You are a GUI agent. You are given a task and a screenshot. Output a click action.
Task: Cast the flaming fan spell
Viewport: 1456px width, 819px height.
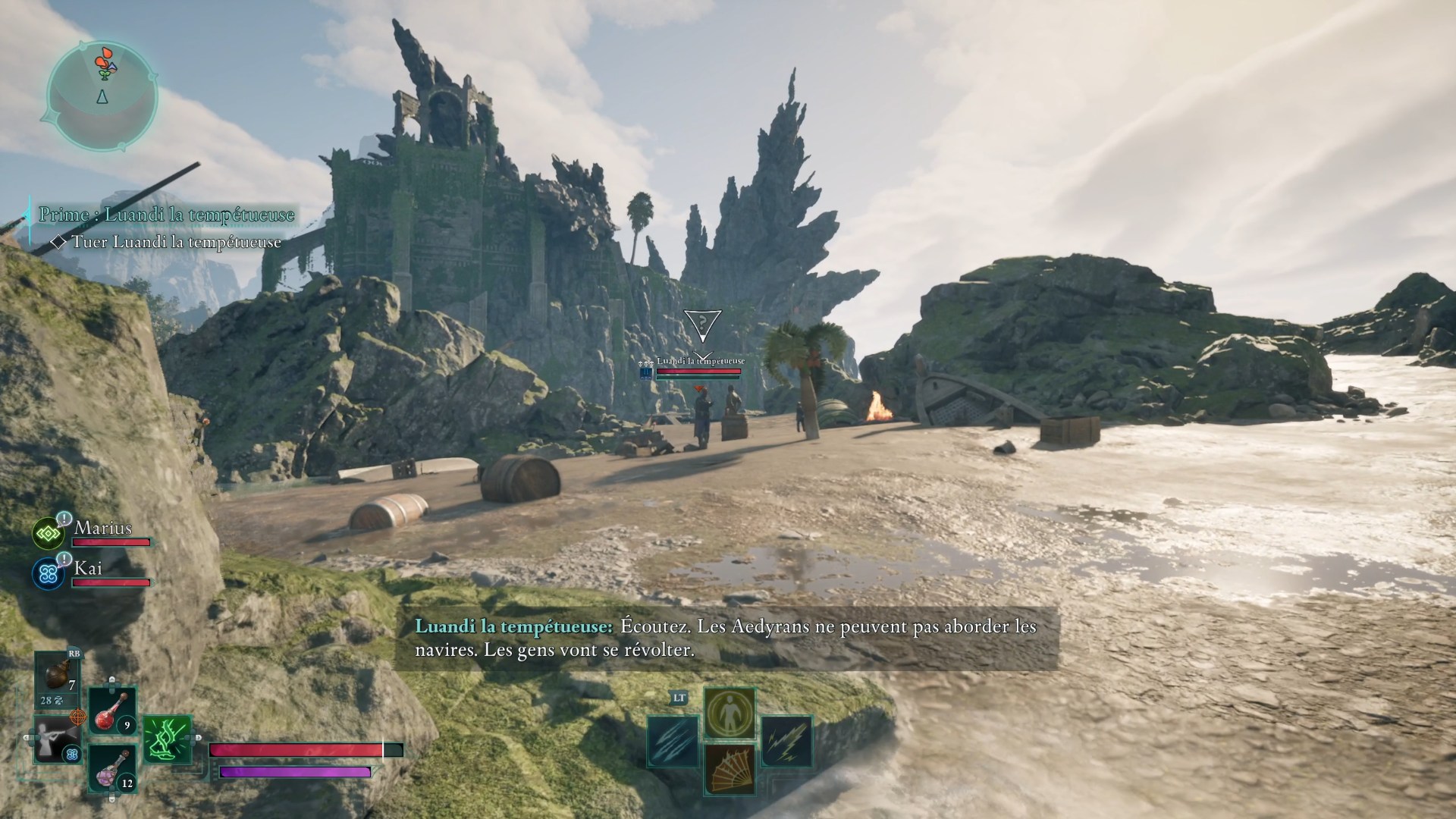(730, 769)
